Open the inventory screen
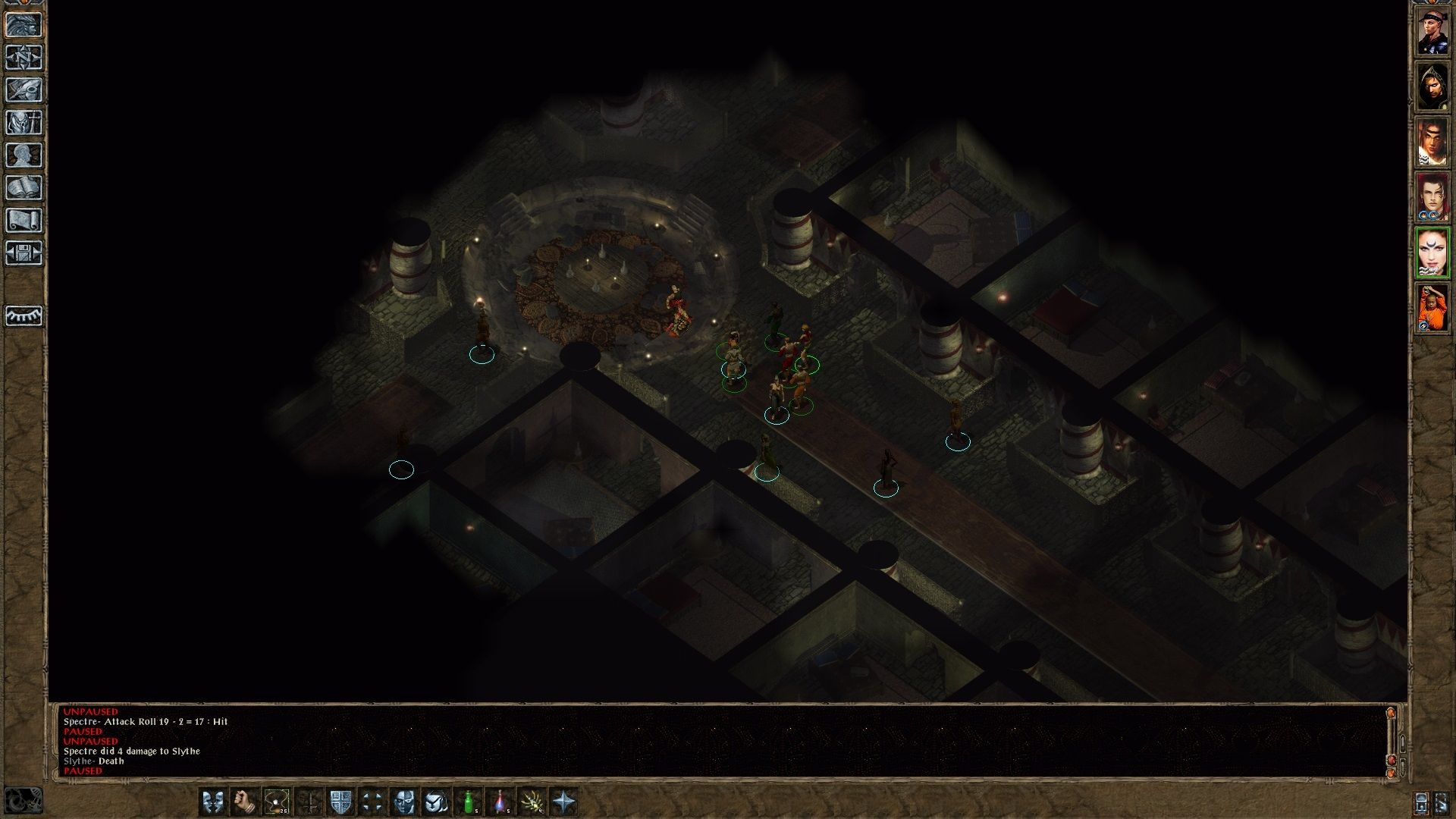Screen dimensions: 1456x819 [x=24, y=123]
